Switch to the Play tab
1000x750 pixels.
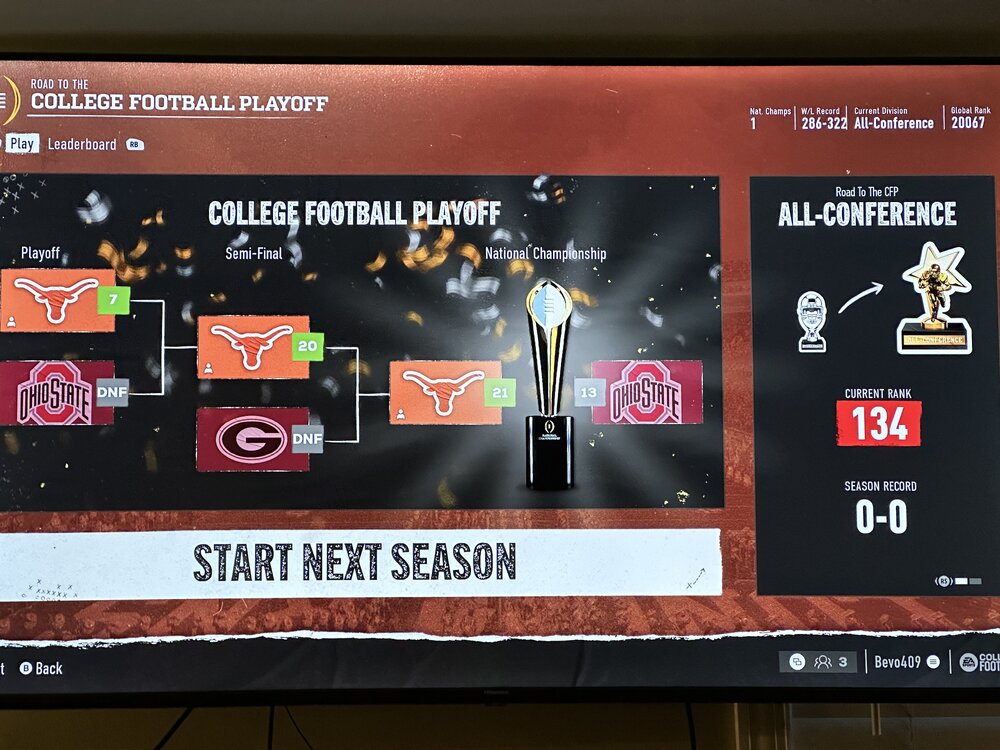pos(22,144)
